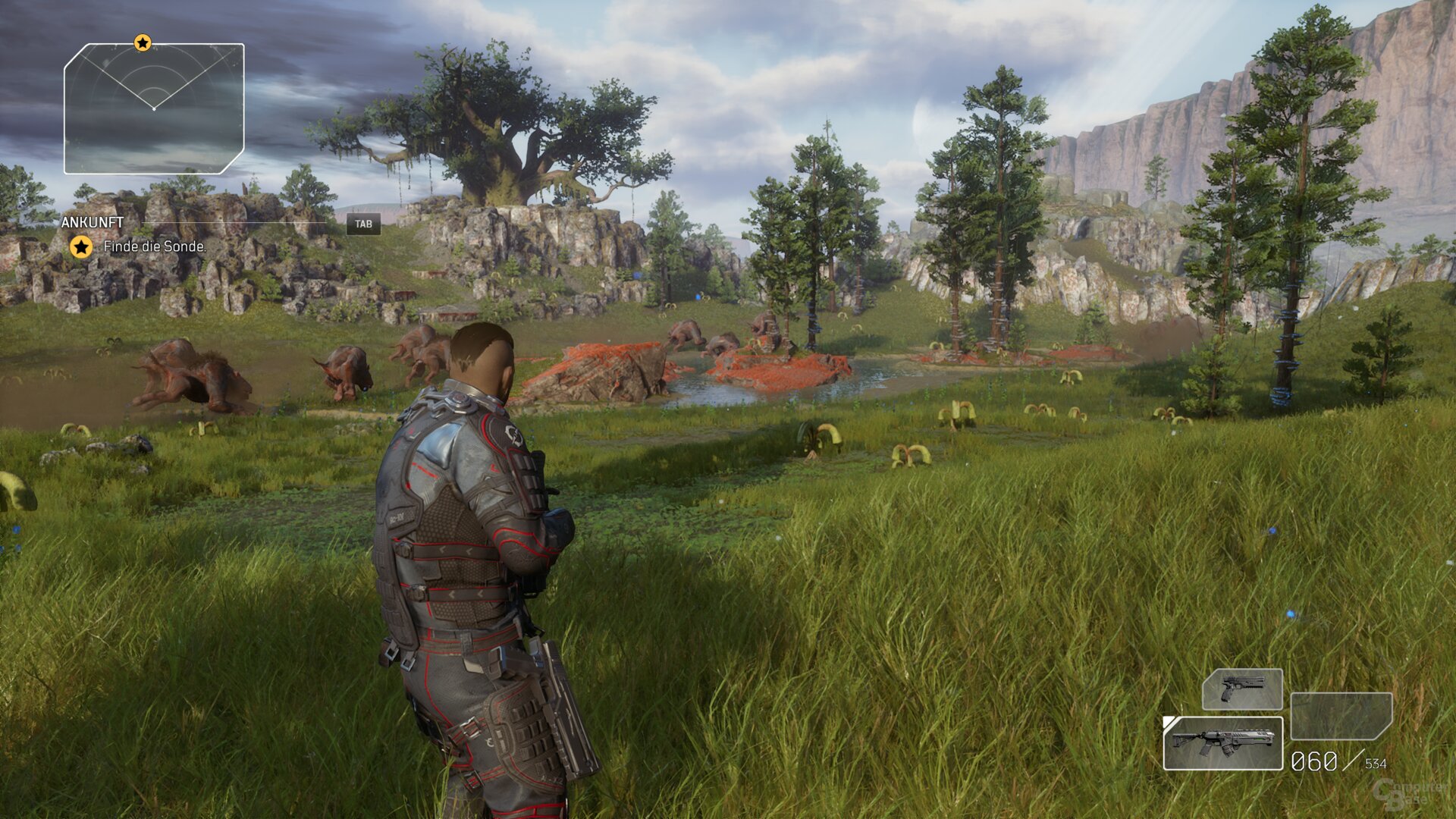Select the assault rifle weapon slot
Screen dimensions: 1456x819
tap(1222, 743)
